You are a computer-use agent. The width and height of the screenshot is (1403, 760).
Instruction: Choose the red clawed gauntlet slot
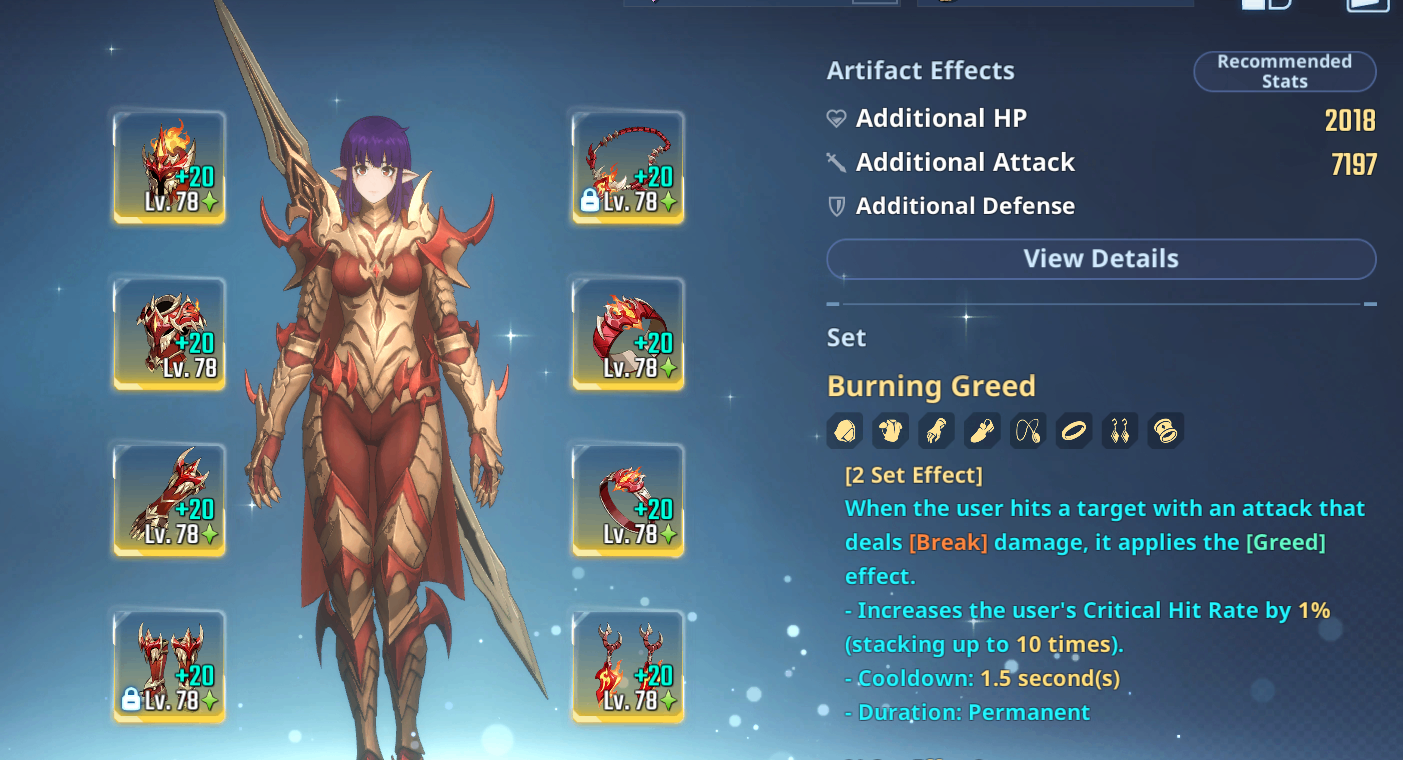click(x=169, y=500)
